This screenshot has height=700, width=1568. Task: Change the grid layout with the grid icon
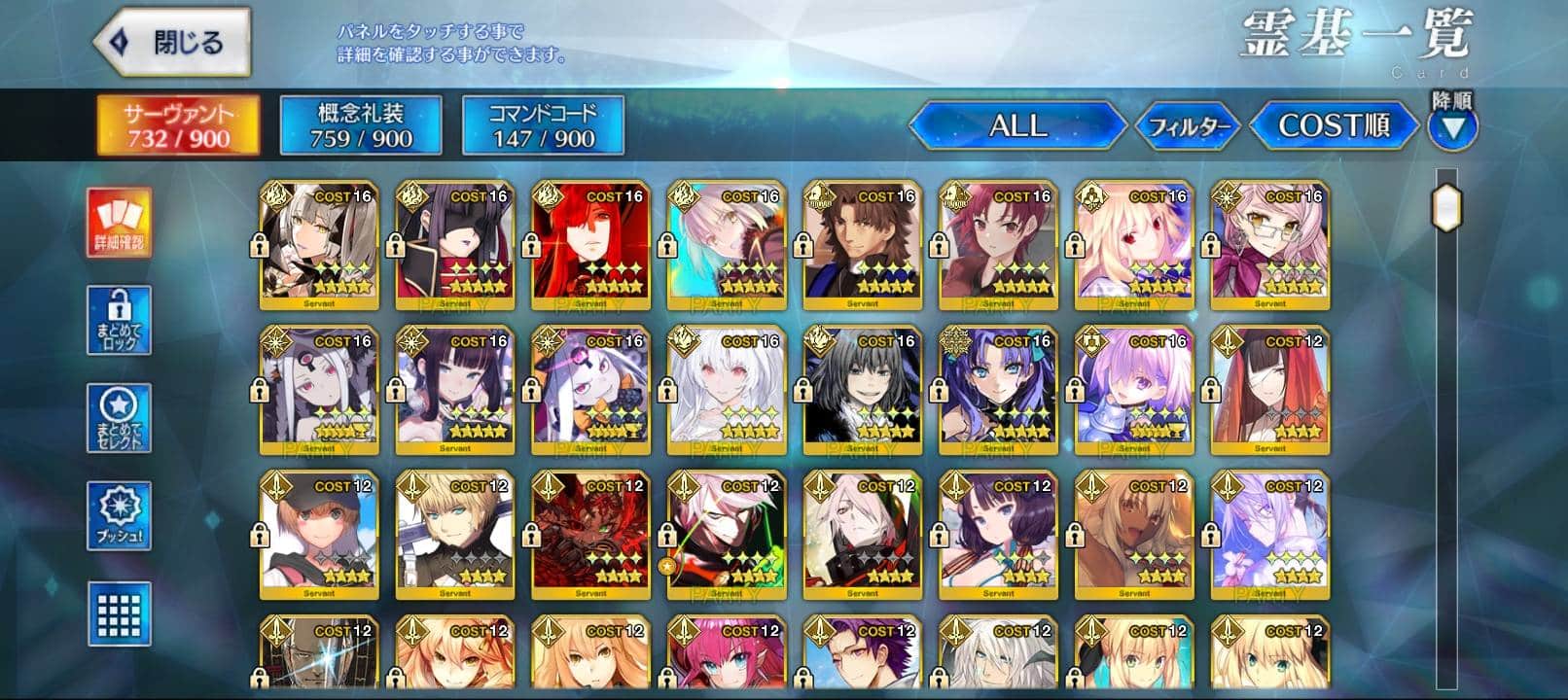click(x=119, y=613)
